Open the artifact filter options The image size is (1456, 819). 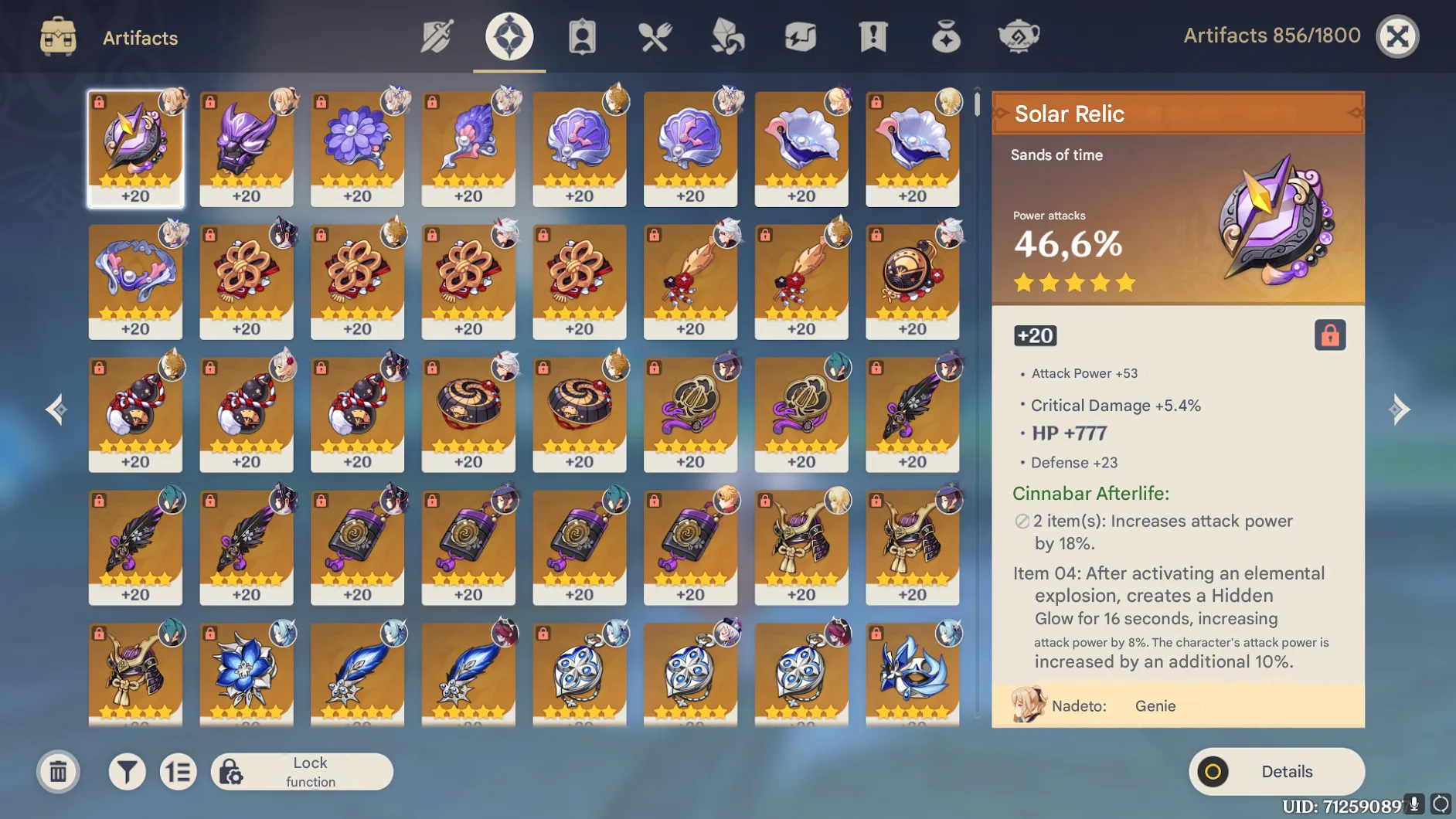pyautogui.click(x=126, y=771)
